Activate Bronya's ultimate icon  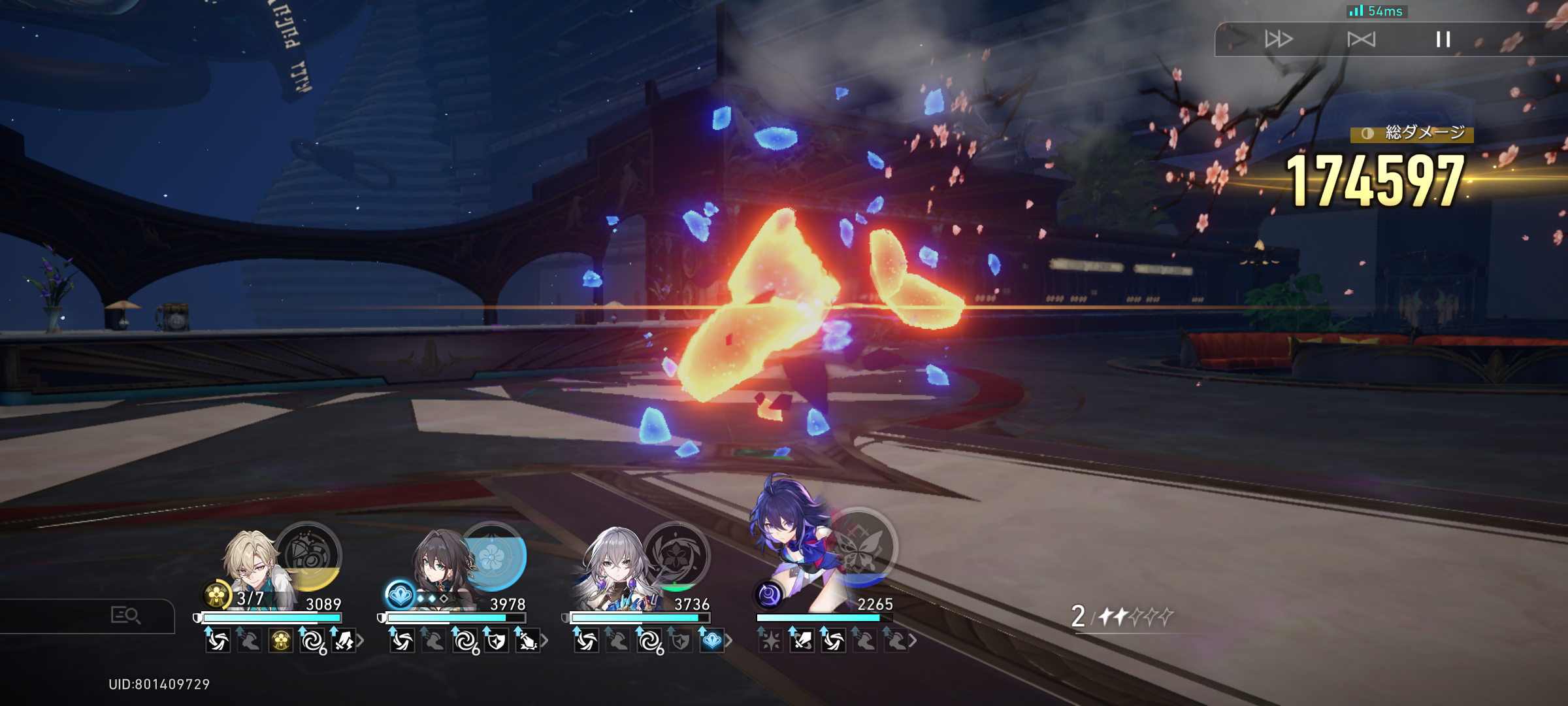tap(677, 555)
